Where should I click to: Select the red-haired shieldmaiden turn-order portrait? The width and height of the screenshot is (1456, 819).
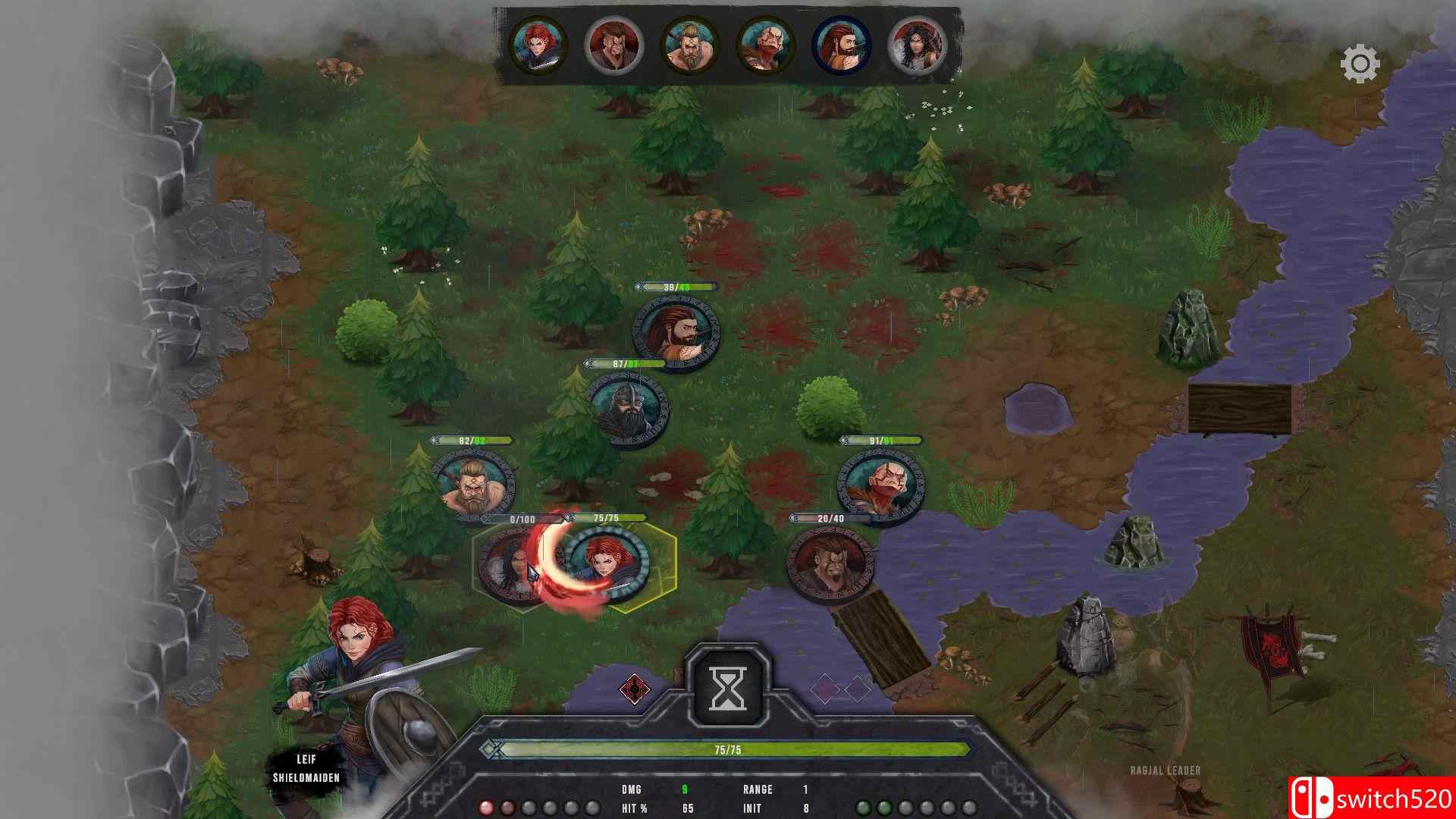click(538, 45)
